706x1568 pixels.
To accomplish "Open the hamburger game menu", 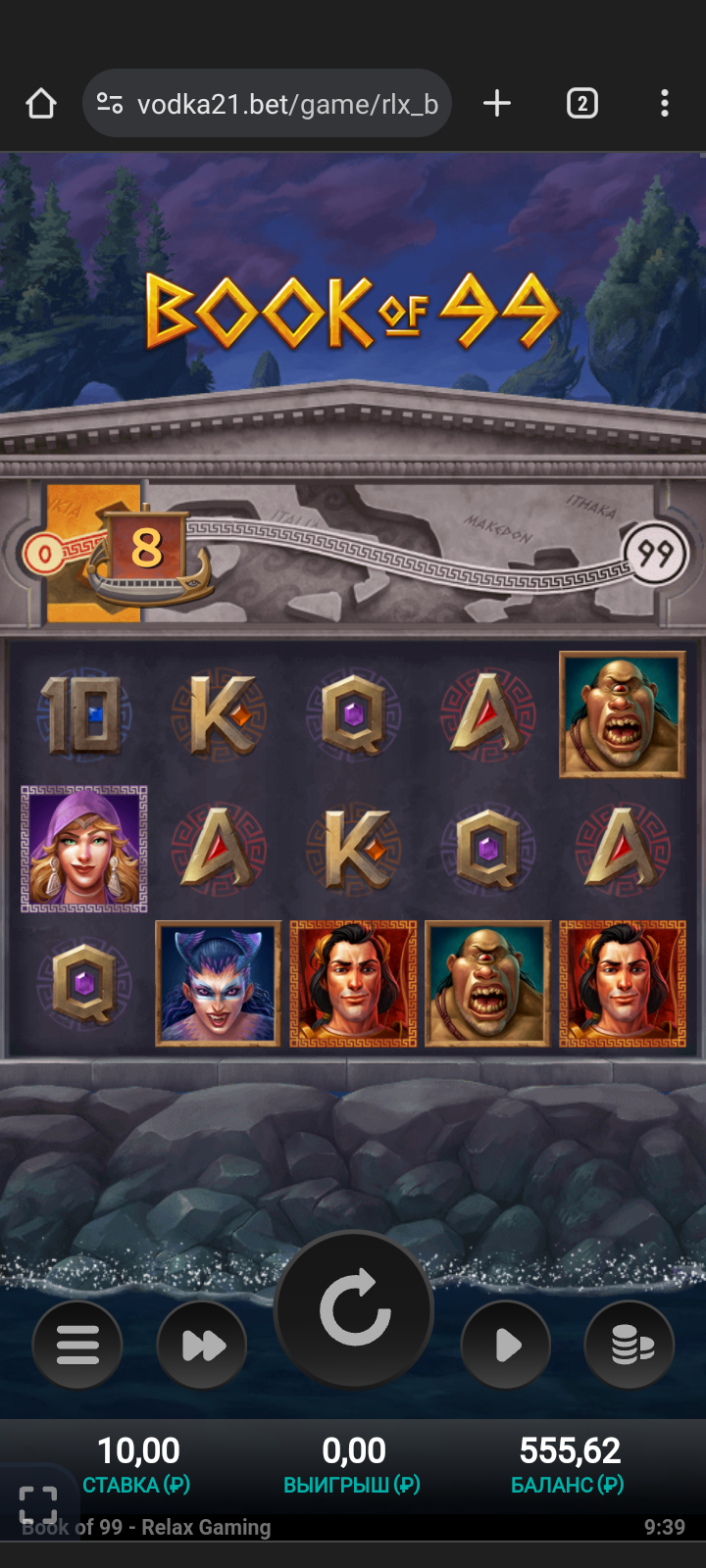I will 77,1345.
